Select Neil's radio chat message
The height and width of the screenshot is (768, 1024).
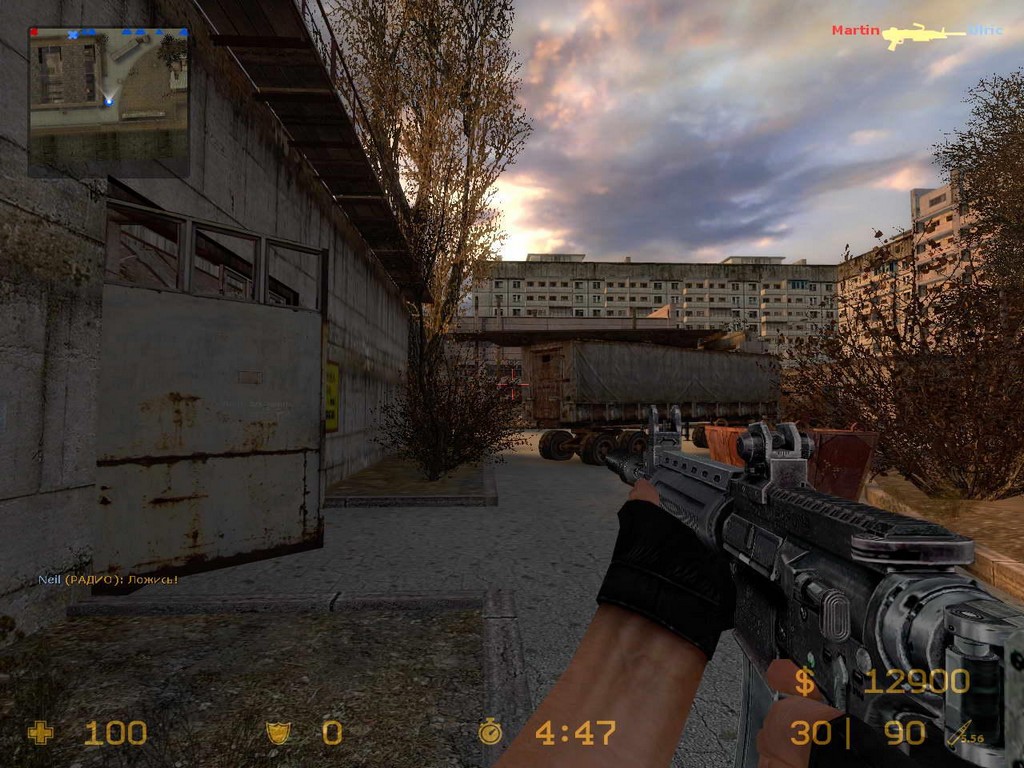[108, 579]
